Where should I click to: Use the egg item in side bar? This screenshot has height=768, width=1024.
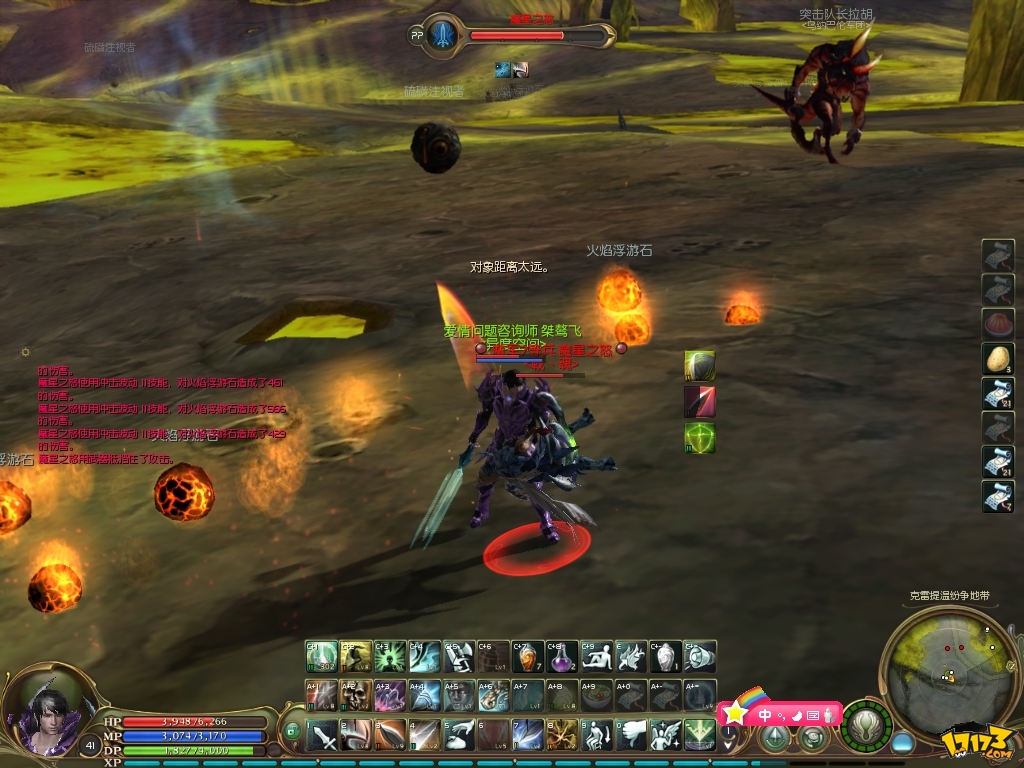[x=997, y=358]
